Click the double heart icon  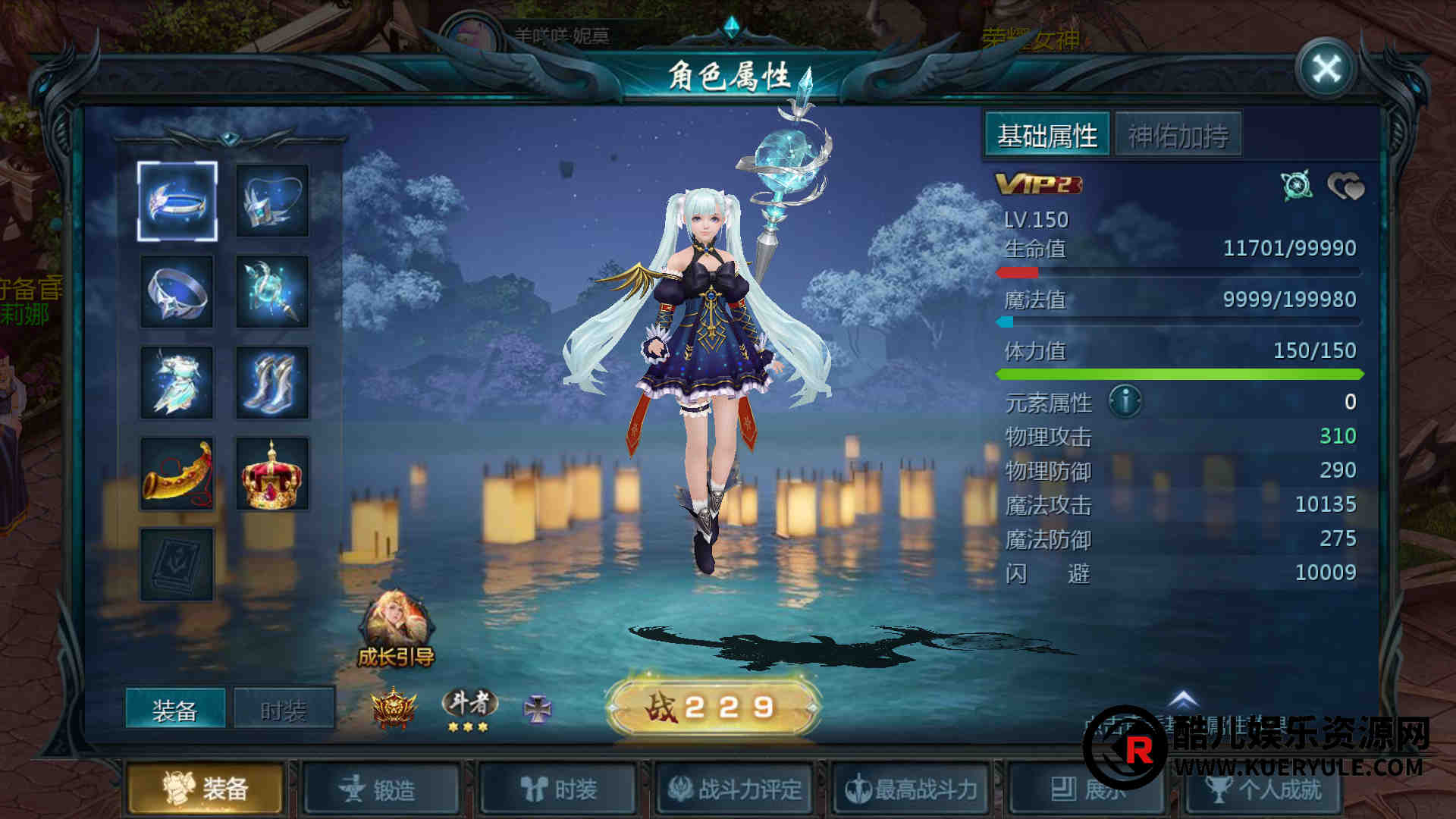(x=1345, y=187)
